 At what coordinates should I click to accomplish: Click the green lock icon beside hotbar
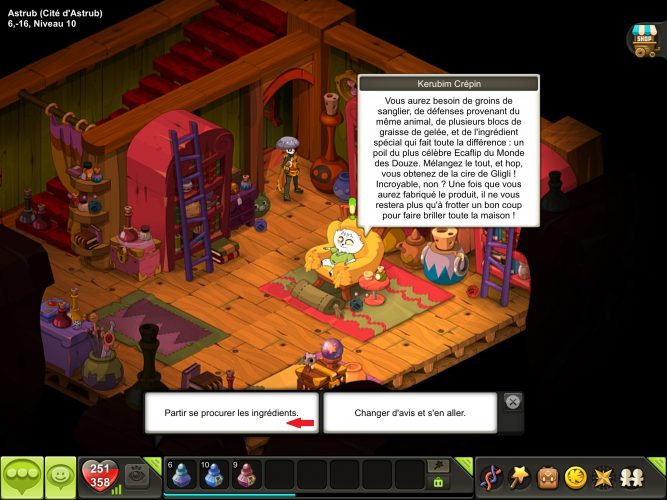coord(437,484)
